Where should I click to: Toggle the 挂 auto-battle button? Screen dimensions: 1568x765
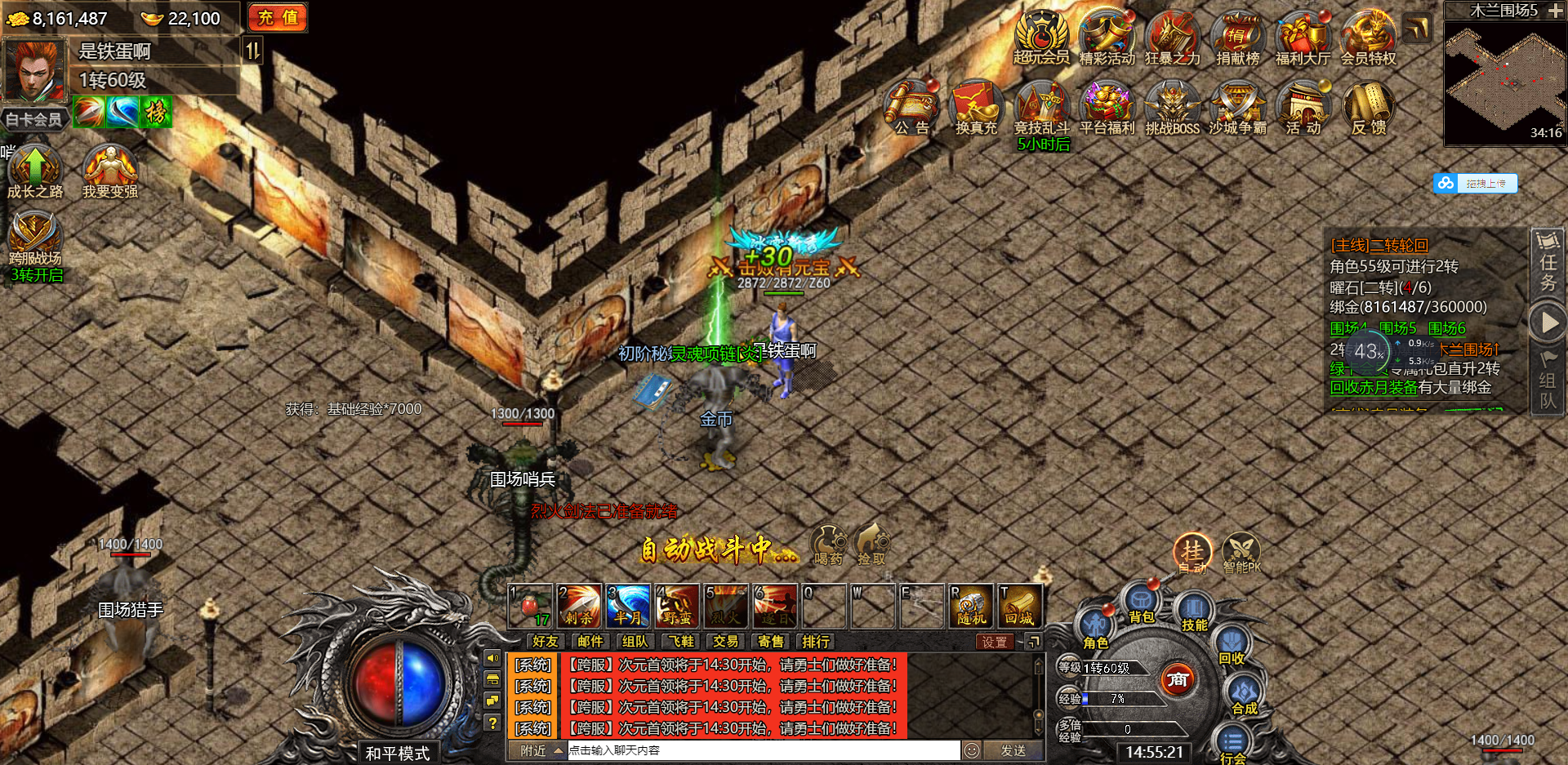[x=1192, y=552]
